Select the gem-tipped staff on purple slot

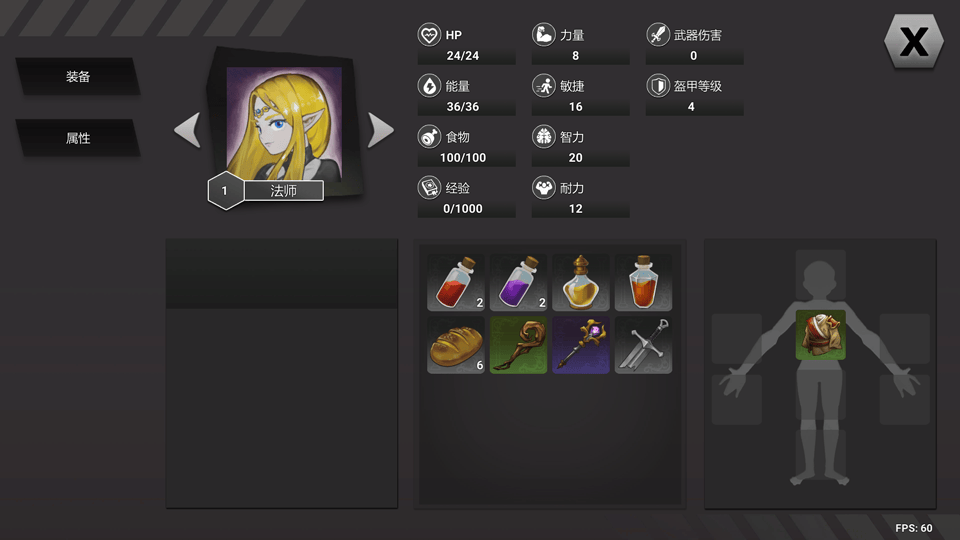click(x=581, y=345)
